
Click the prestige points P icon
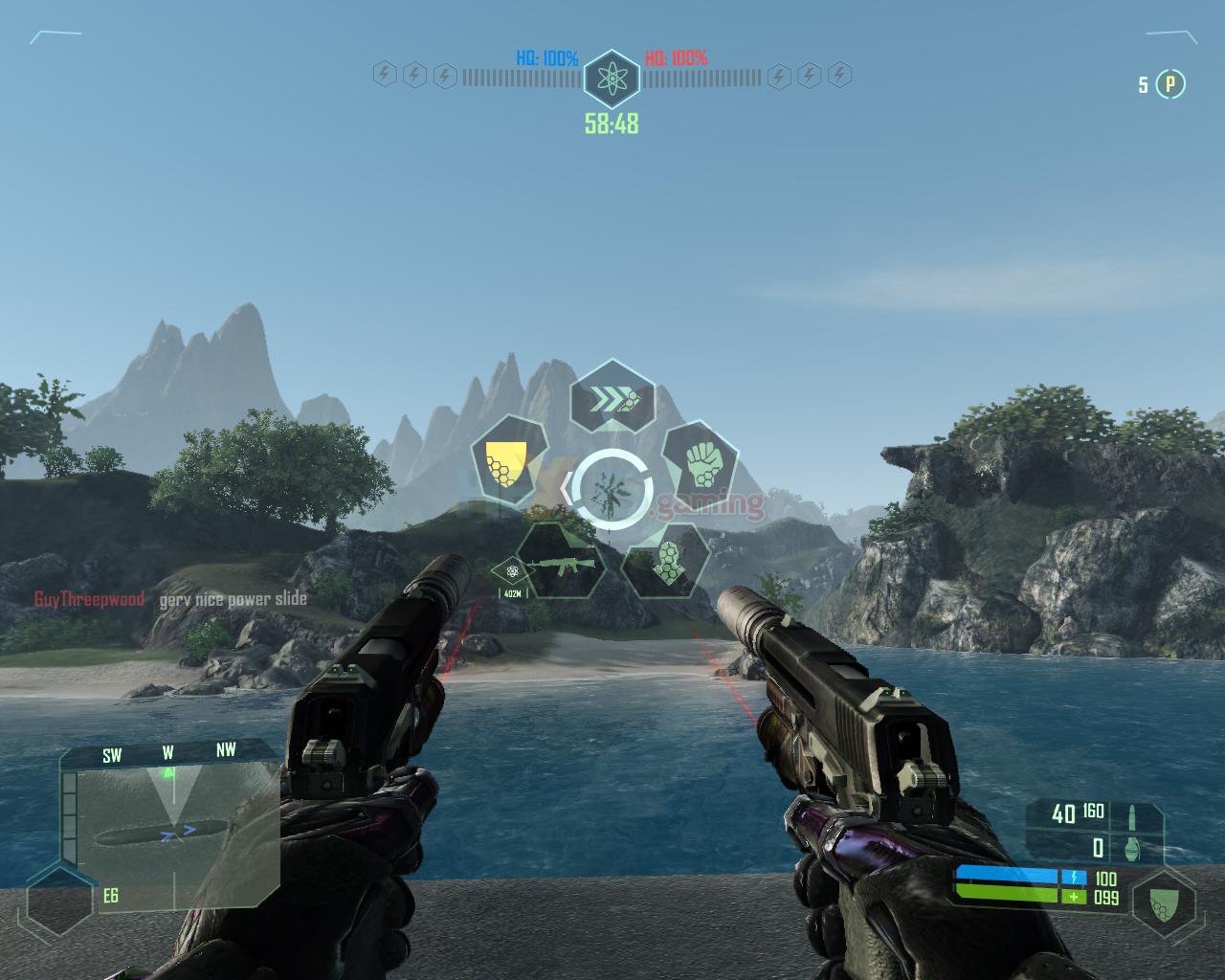click(1169, 85)
